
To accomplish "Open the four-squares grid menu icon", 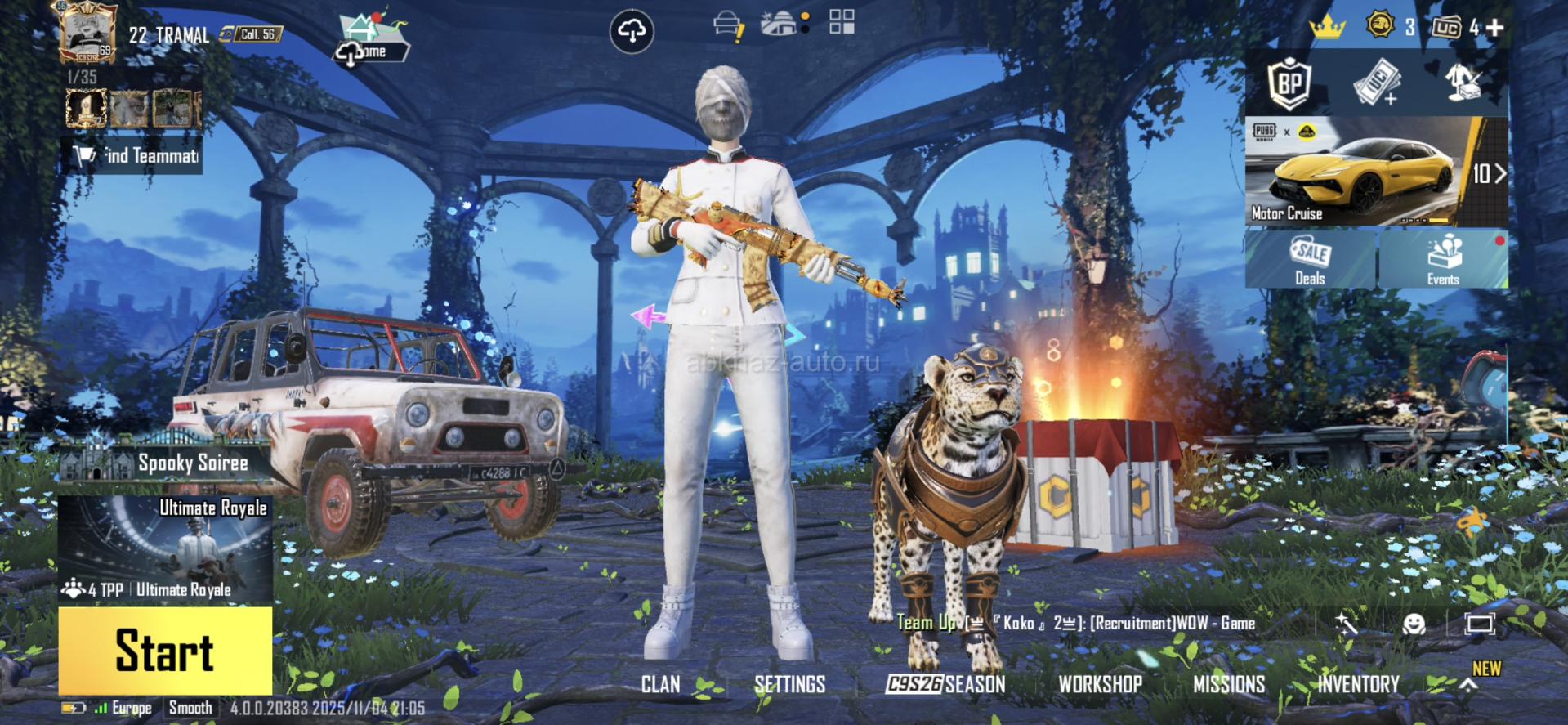I will 842,22.
